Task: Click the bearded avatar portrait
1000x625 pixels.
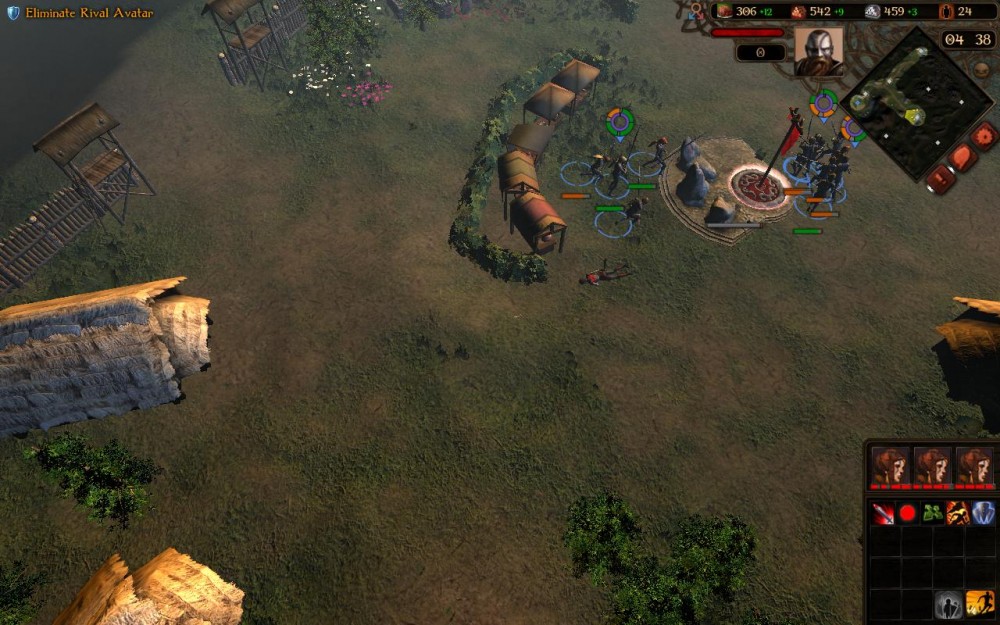Action: point(819,51)
